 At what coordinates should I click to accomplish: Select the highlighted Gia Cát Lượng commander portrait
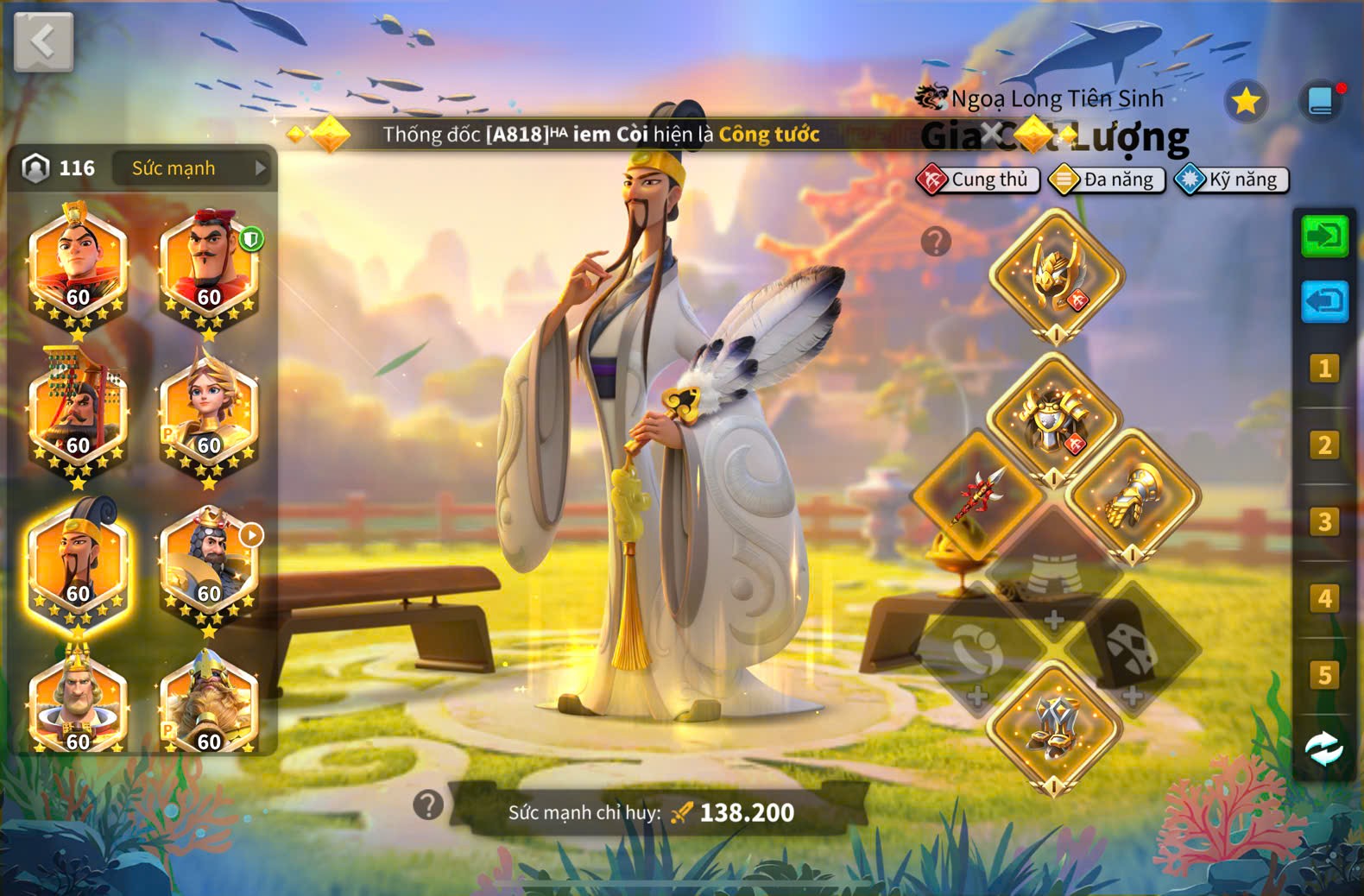pos(78,564)
